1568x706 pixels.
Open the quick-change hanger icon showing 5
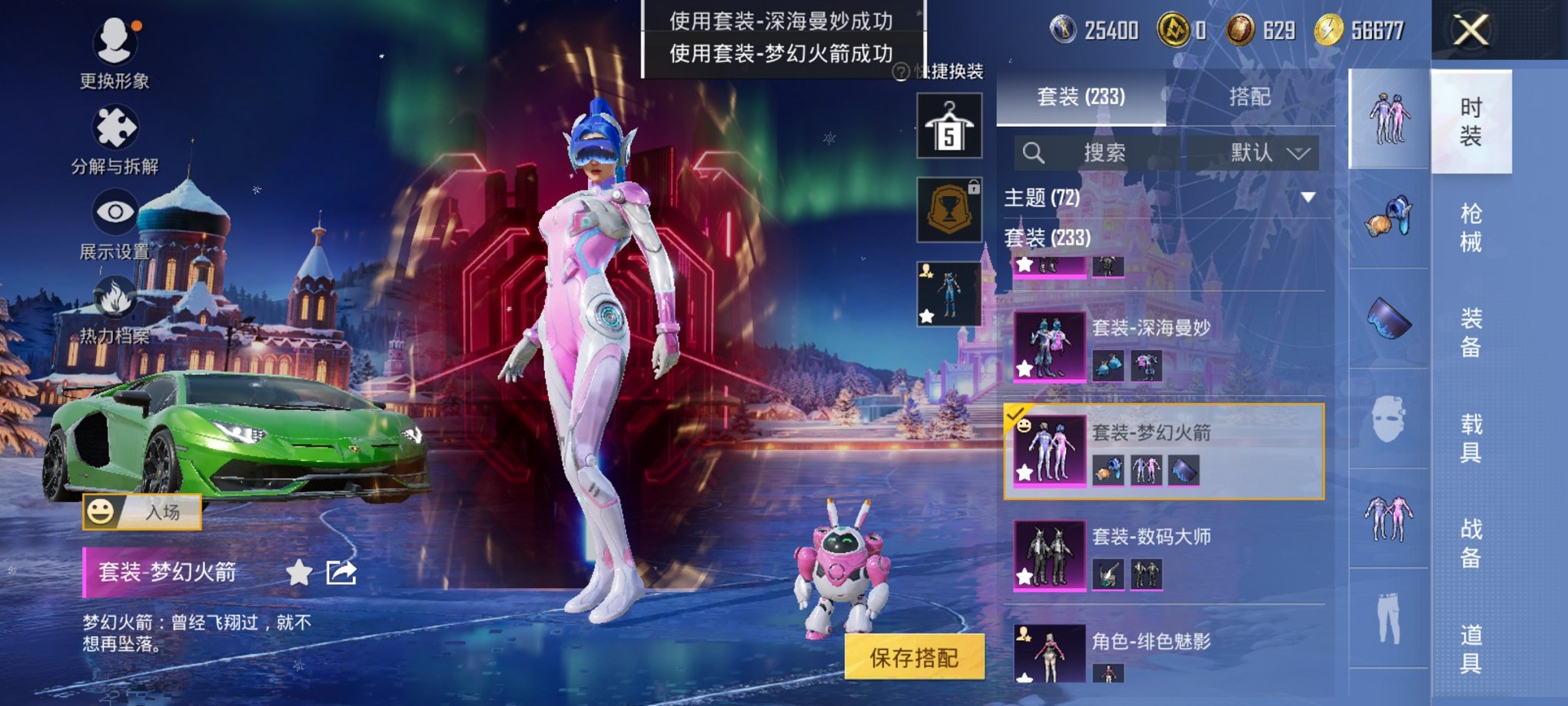[948, 125]
